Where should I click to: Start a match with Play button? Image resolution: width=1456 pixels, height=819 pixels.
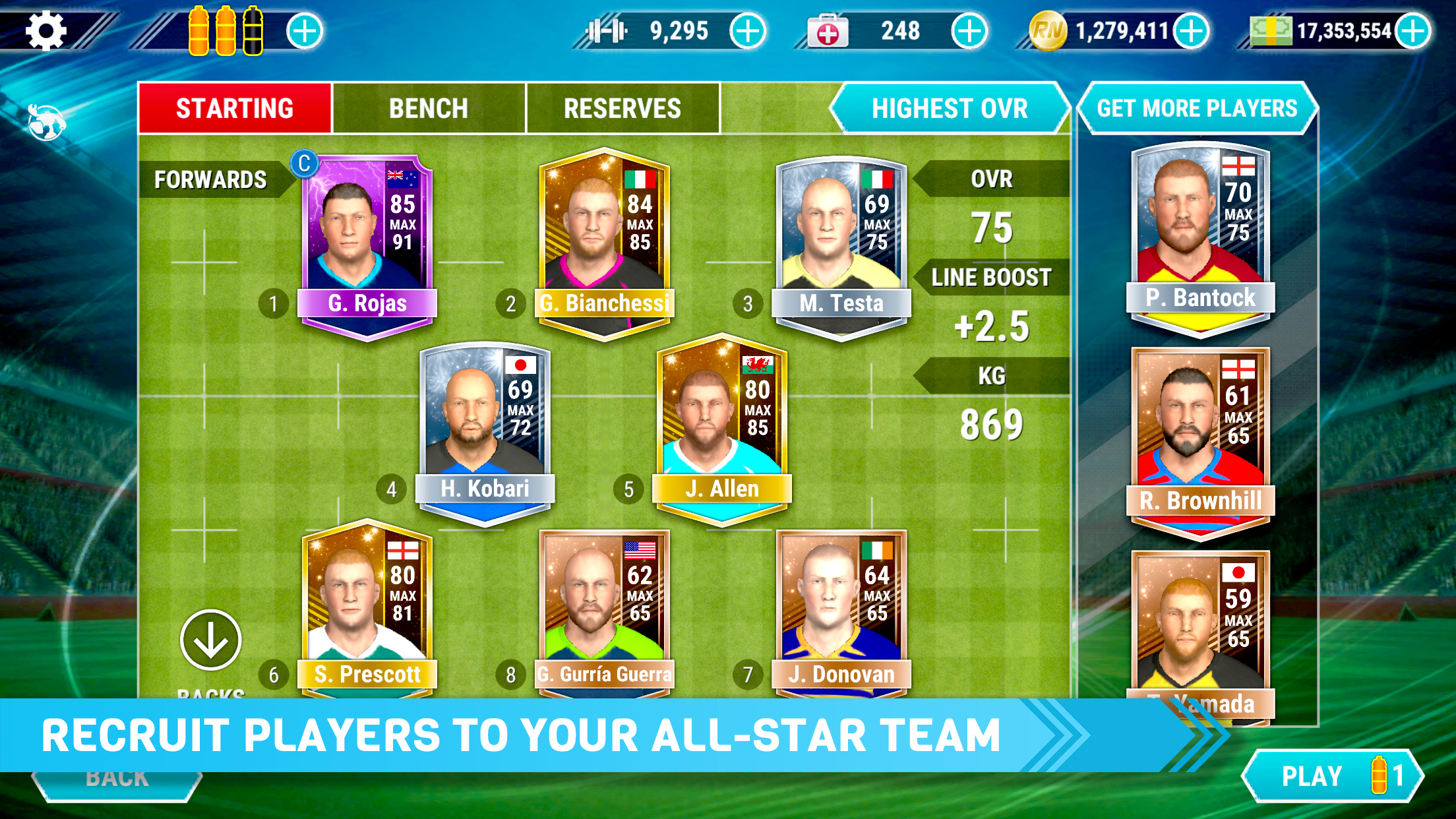point(1332,776)
